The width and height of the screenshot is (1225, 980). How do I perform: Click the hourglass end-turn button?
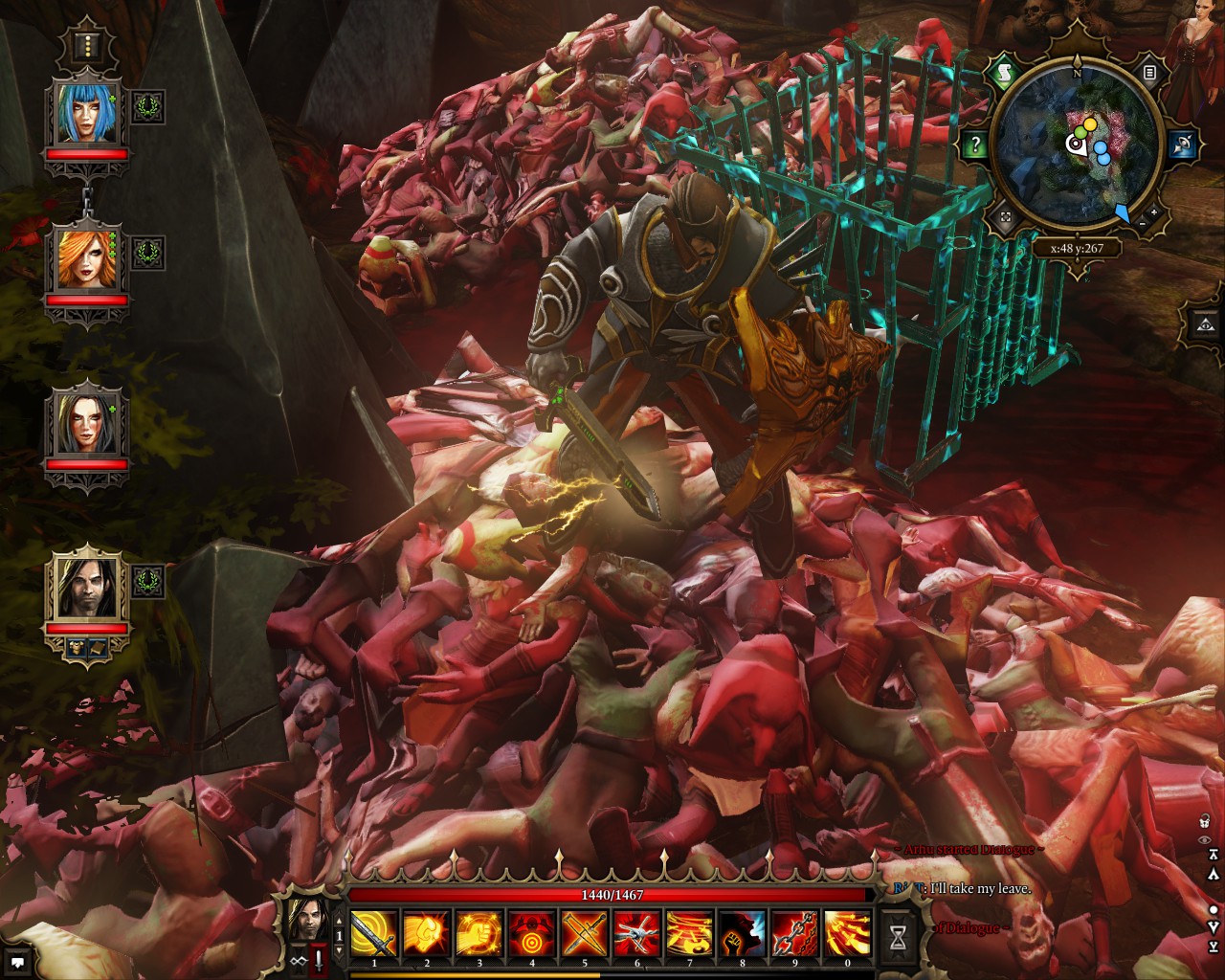[898, 938]
